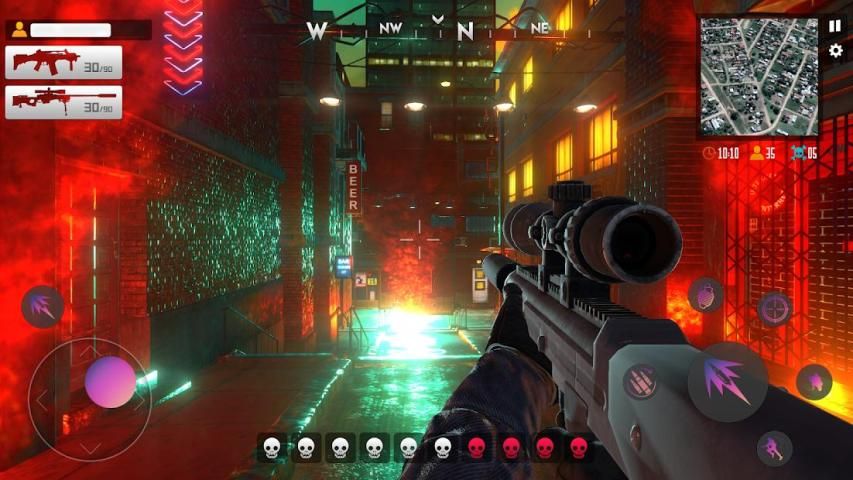Tap the large fire button
853x480 pixels.
(x=727, y=381)
